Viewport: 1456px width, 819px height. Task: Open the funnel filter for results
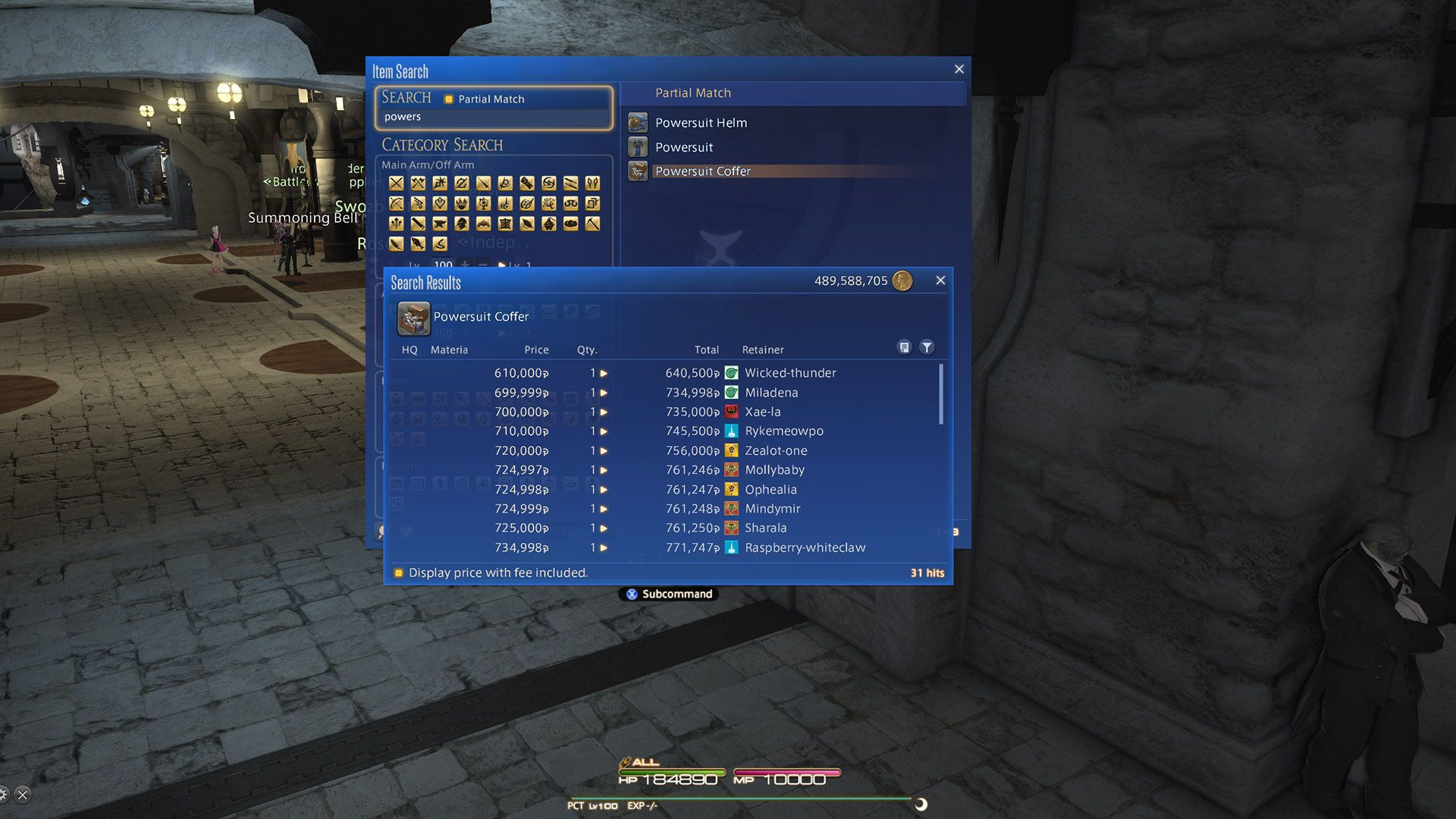coord(927,347)
